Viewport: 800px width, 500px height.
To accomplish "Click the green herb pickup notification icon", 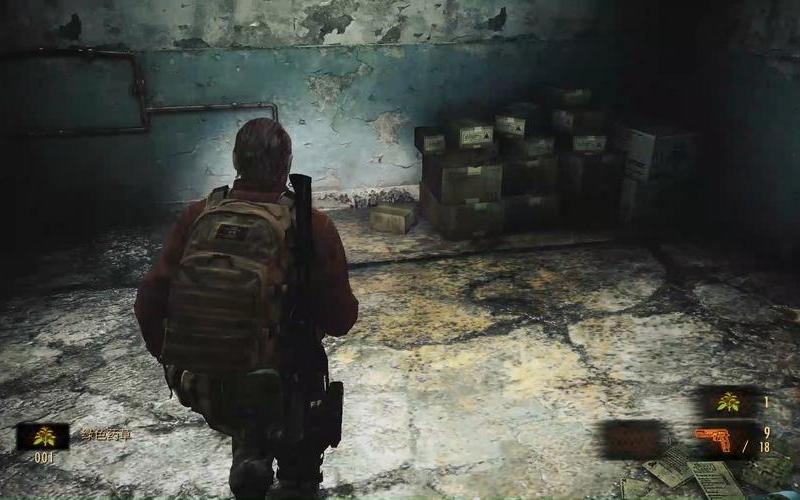I will 43,436.
